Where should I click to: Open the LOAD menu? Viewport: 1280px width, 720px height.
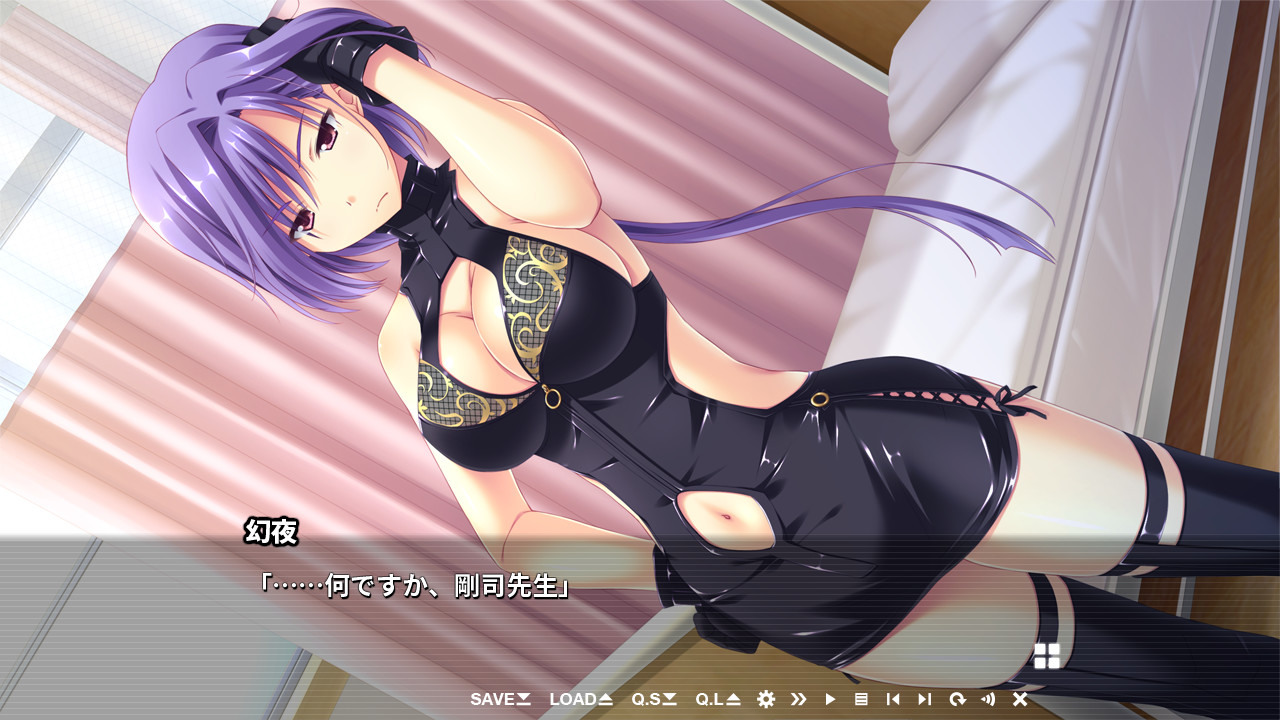click(580, 699)
